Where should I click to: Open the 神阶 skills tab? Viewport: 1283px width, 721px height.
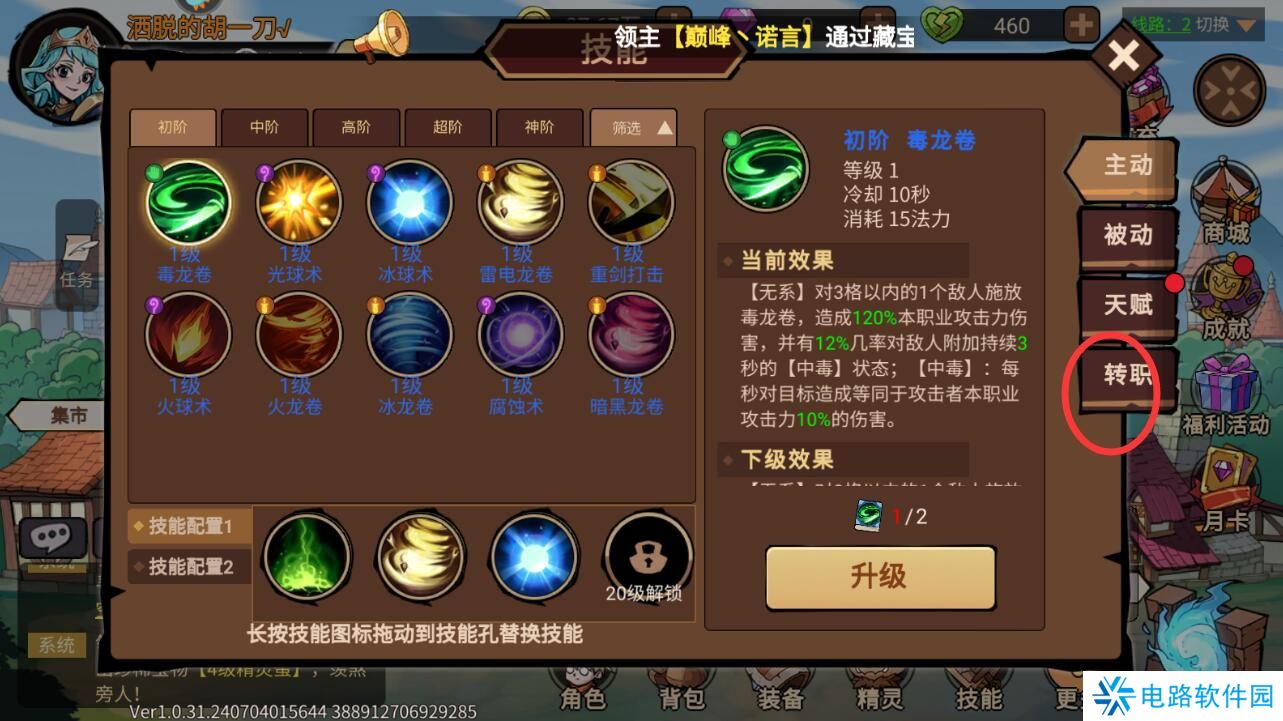540,128
